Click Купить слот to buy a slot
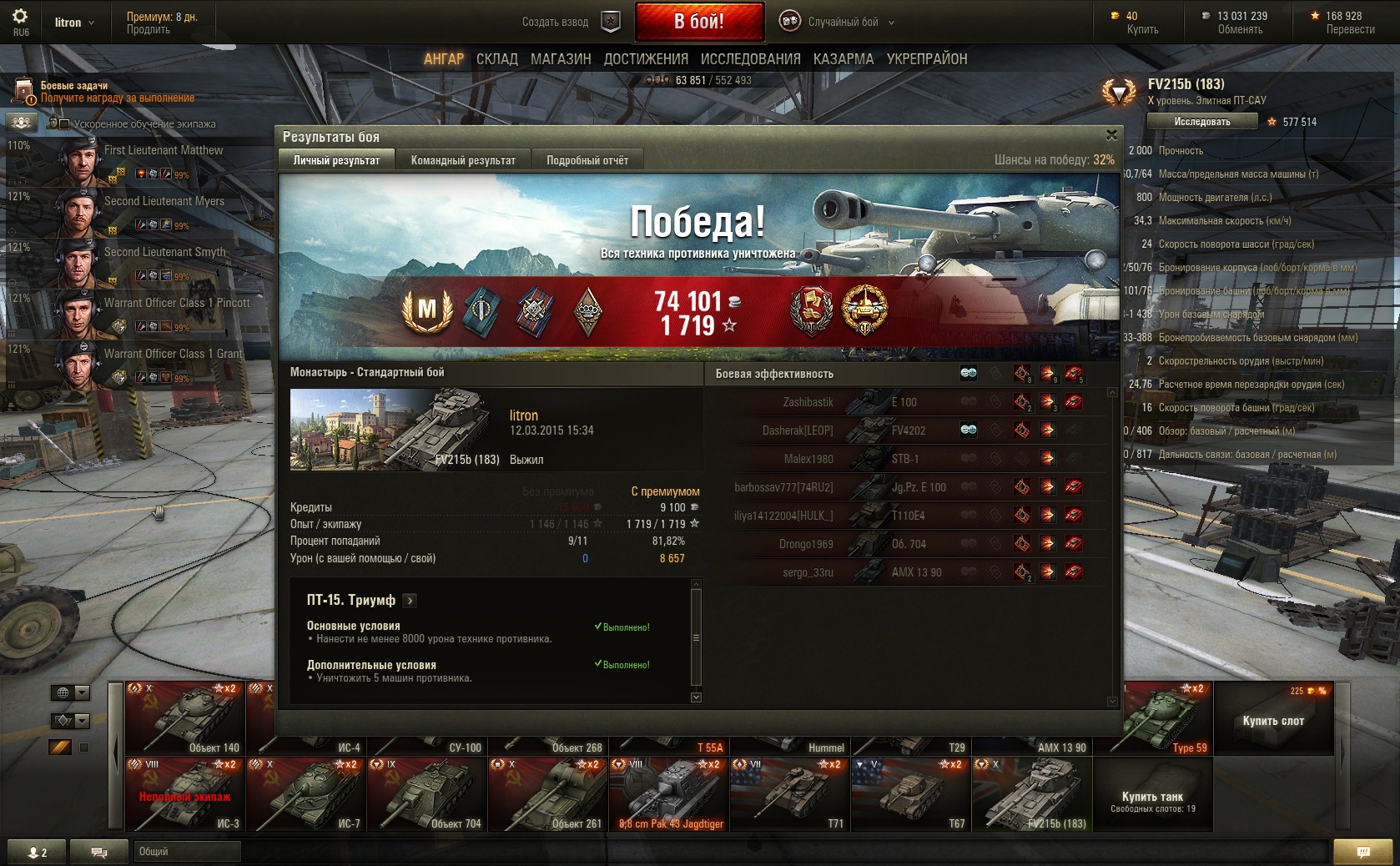Image resolution: width=1400 pixels, height=866 pixels. pyautogui.click(x=1272, y=721)
